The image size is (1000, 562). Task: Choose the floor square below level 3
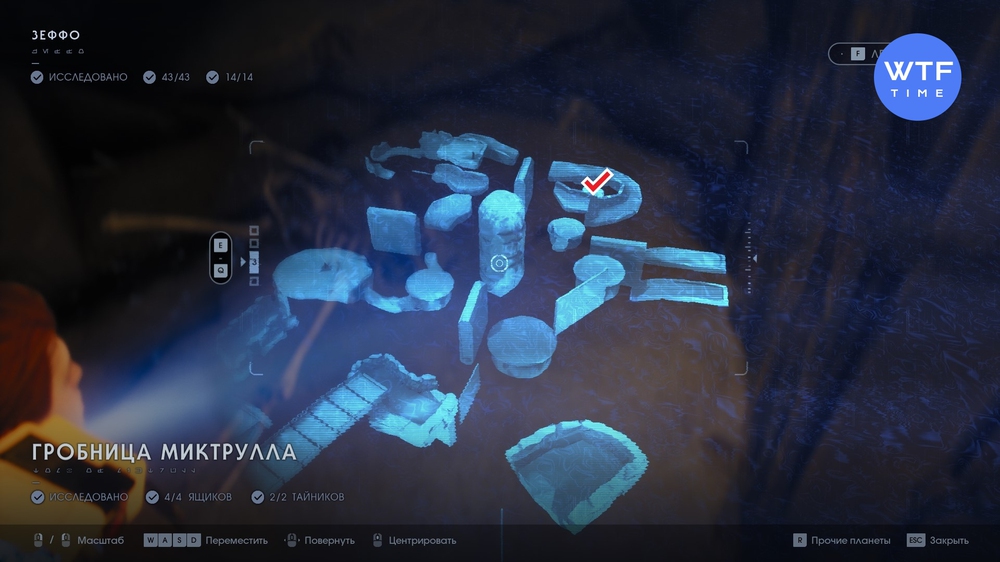pyautogui.click(x=254, y=281)
